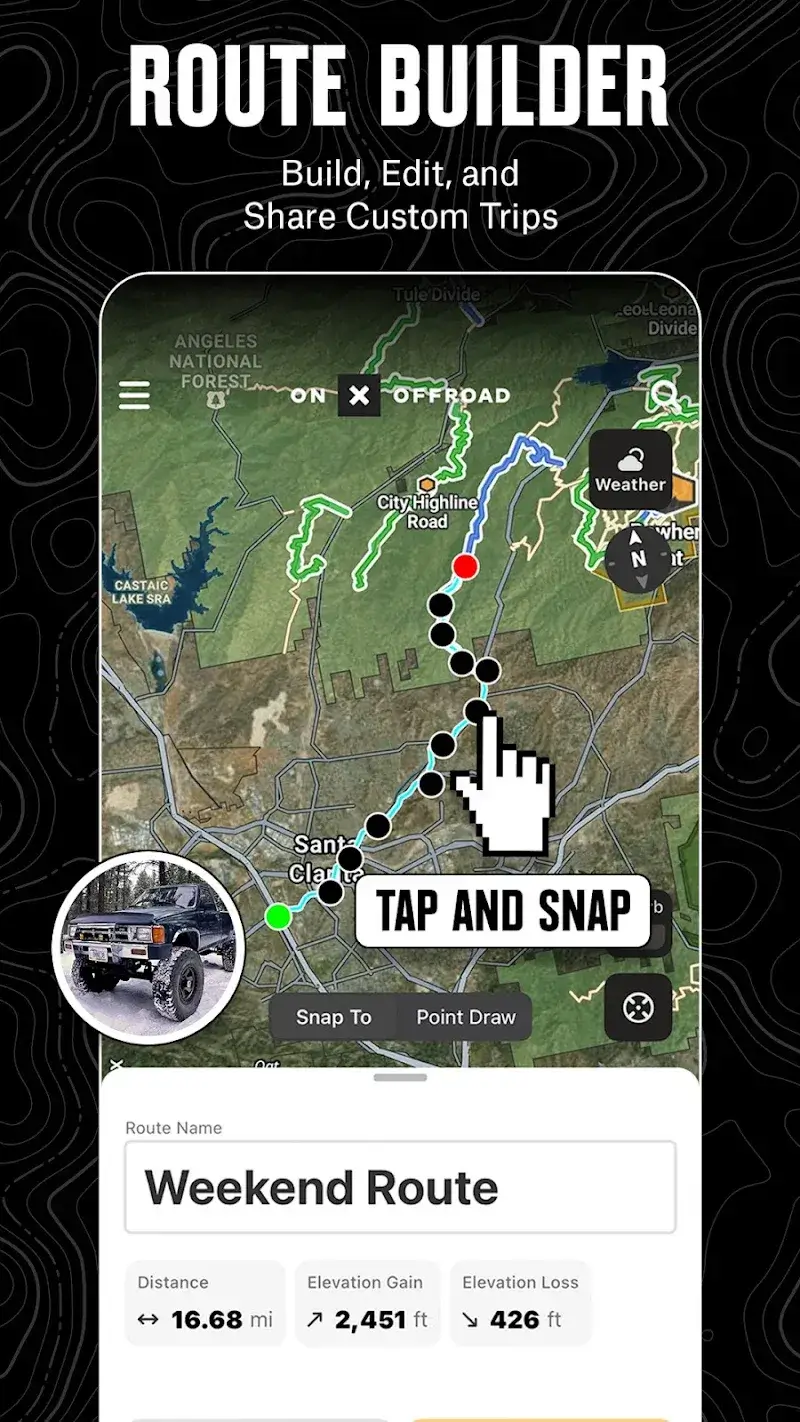Select the green route start point
The height and width of the screenshot is (1422, 800).
(x=279, y=916)
